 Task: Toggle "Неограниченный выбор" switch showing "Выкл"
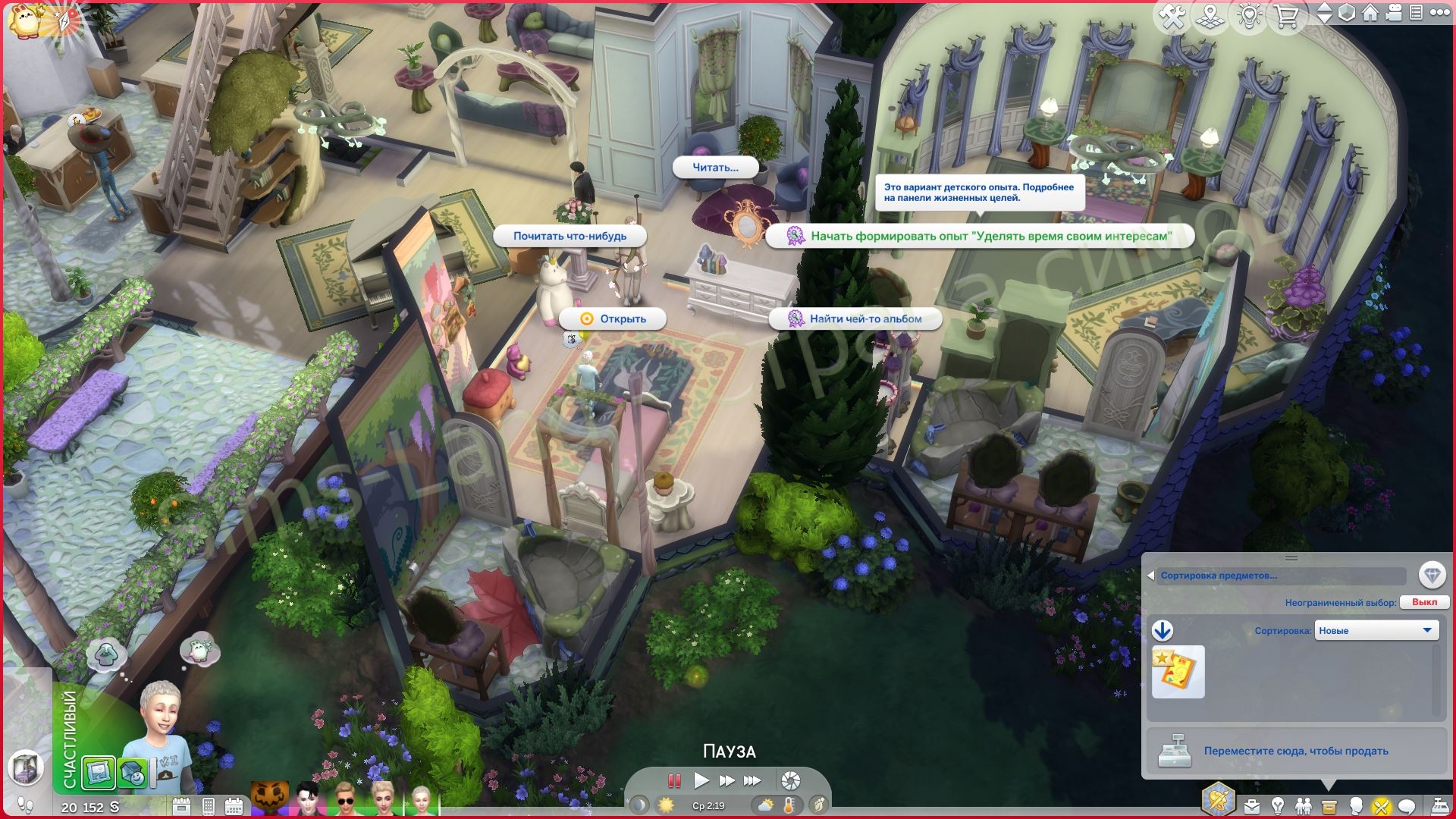[1424, 602]
